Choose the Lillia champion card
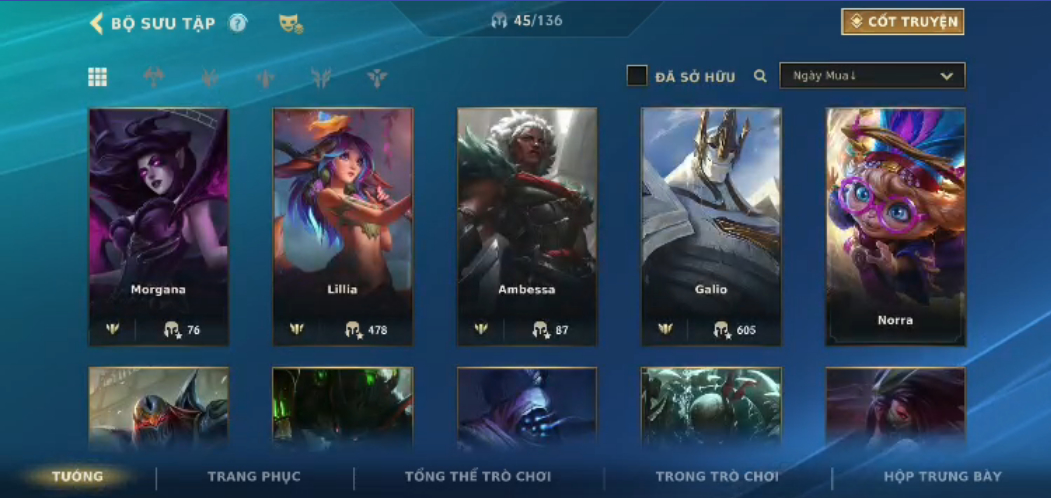 click(x=342, y=227)
